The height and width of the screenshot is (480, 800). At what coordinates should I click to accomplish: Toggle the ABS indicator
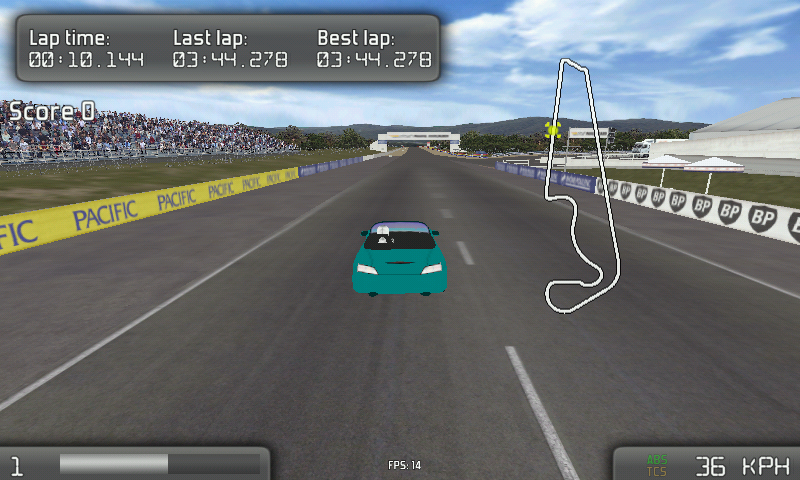(x=657, y=459)
